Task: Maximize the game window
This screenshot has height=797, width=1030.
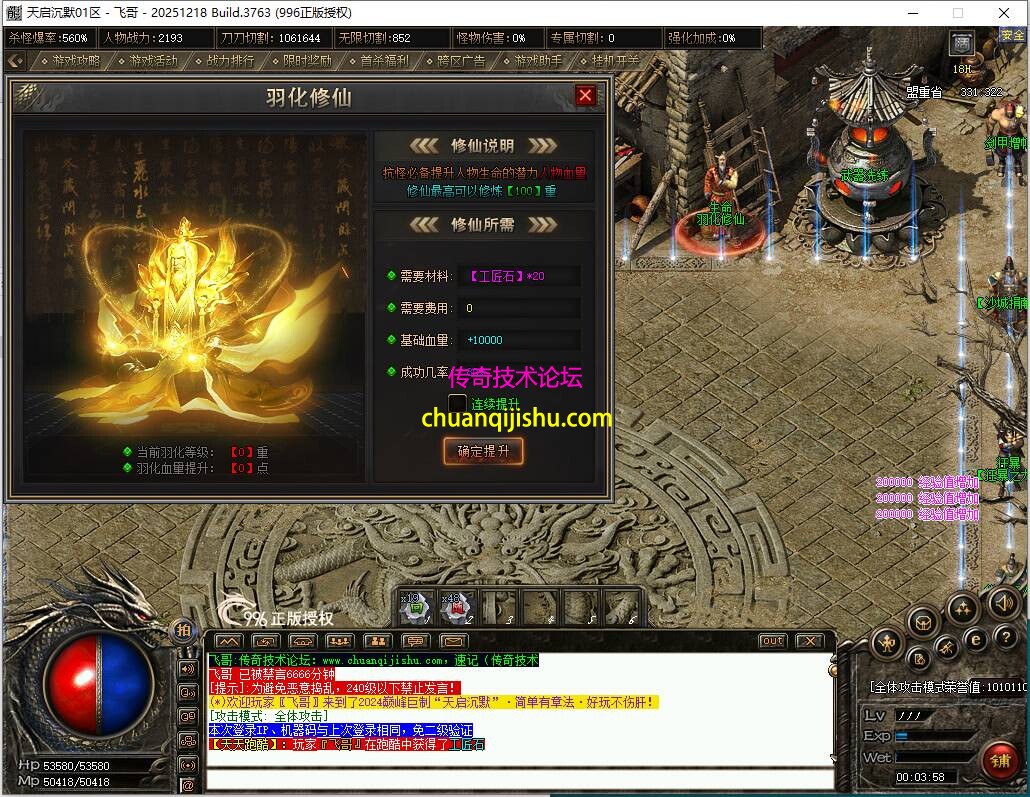Action: pos(957,13)
